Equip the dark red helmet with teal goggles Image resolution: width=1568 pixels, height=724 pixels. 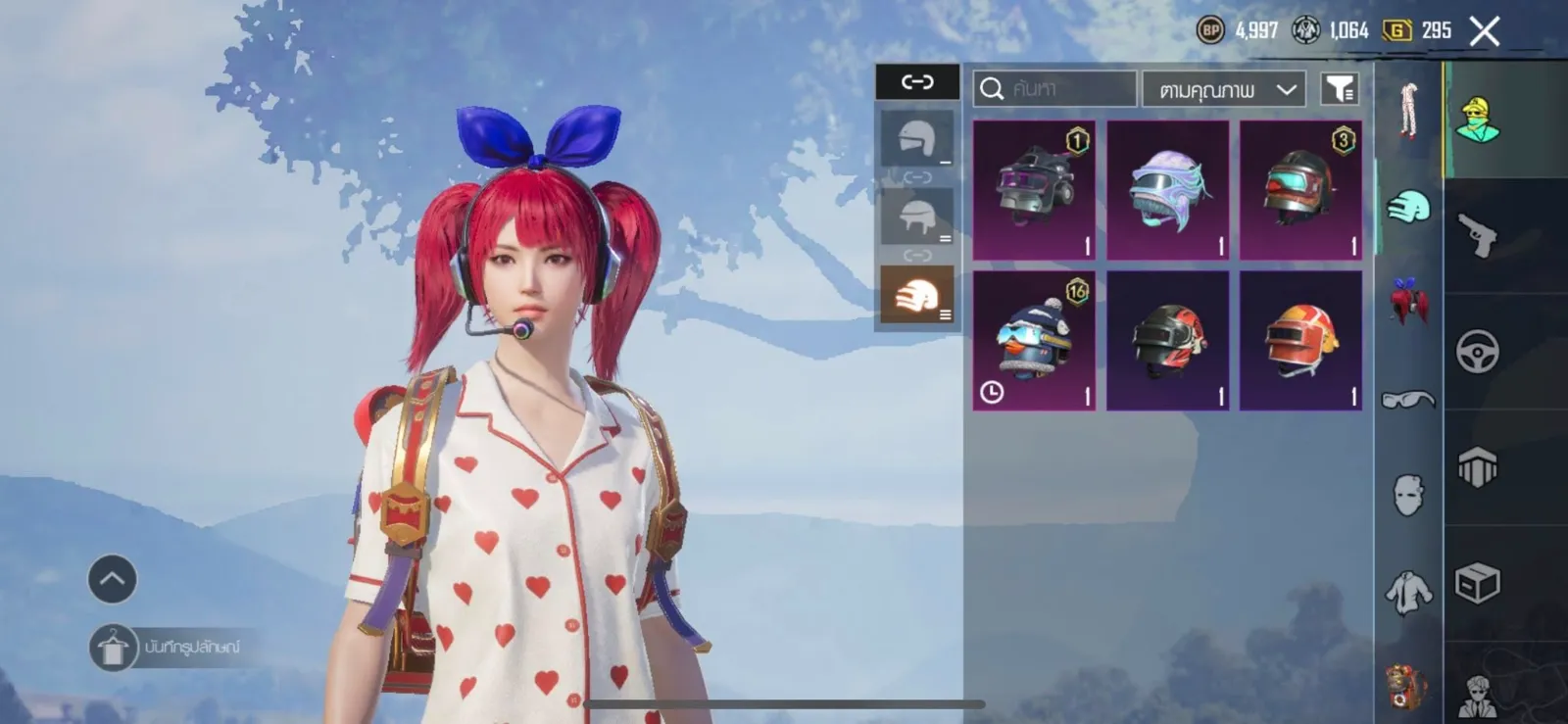point(1300,190)
